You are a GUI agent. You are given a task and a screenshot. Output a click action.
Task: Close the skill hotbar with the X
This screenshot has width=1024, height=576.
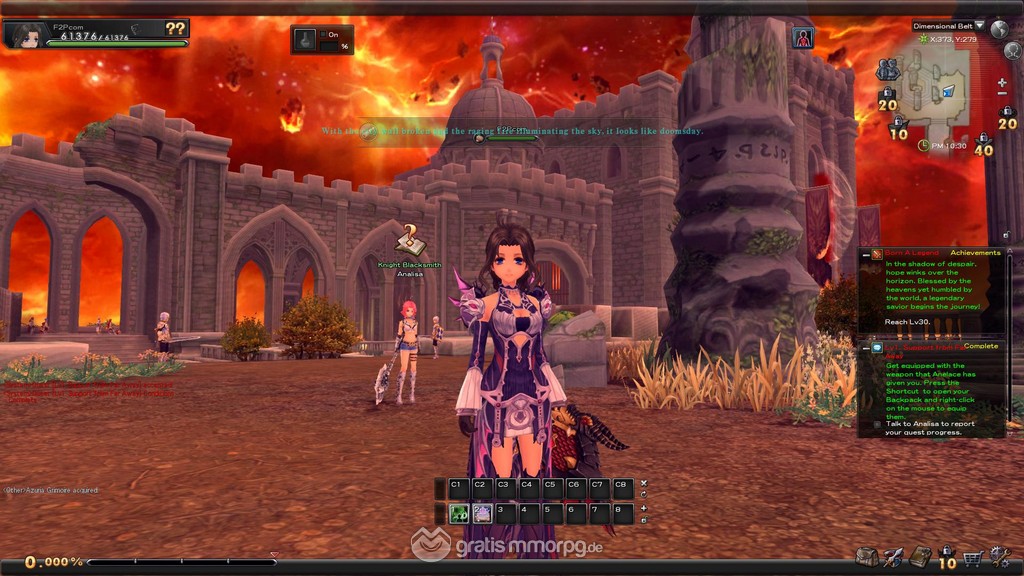643,484
